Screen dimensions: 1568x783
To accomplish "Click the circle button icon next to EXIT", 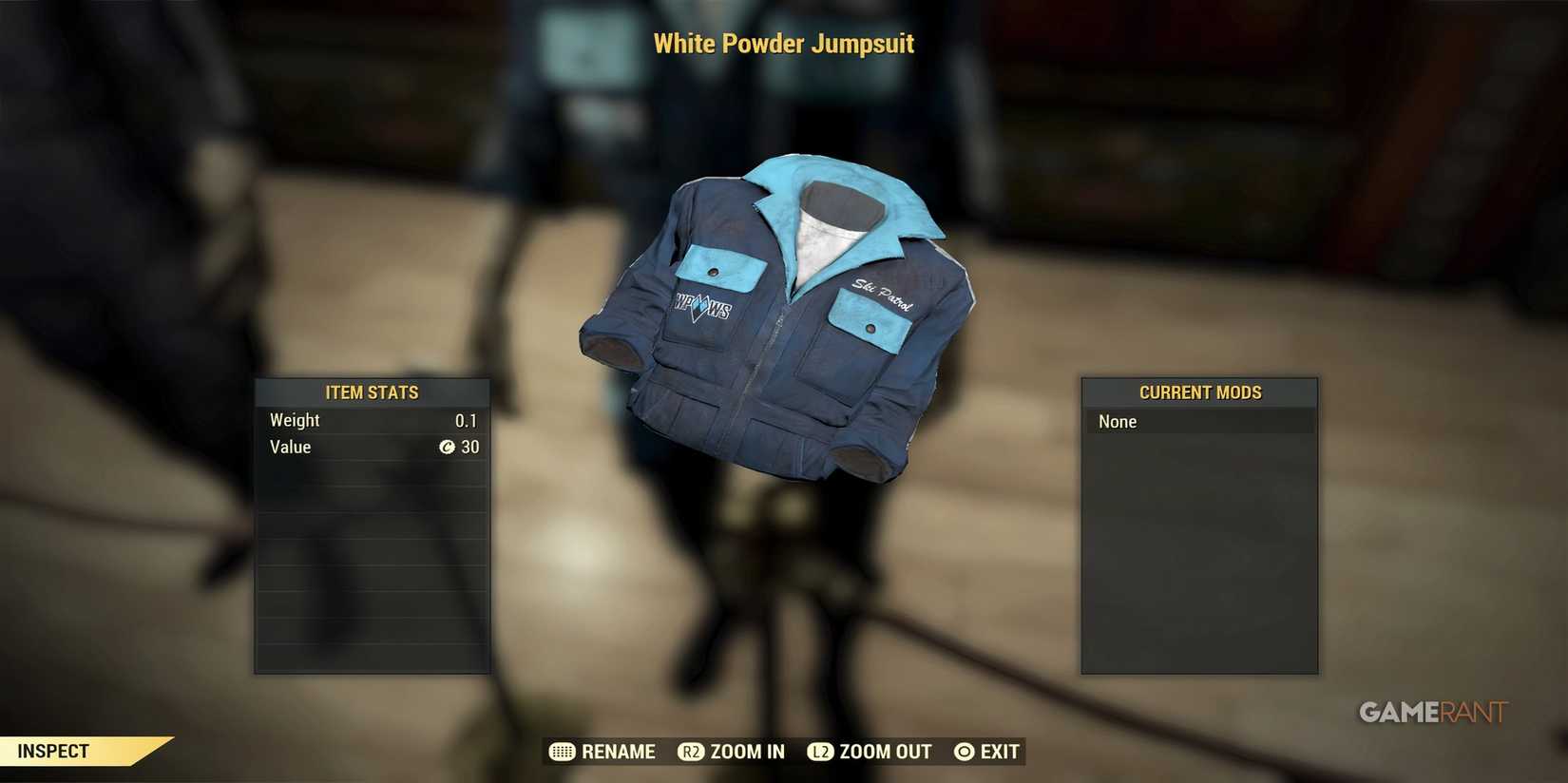I will [x=963, y=752].
